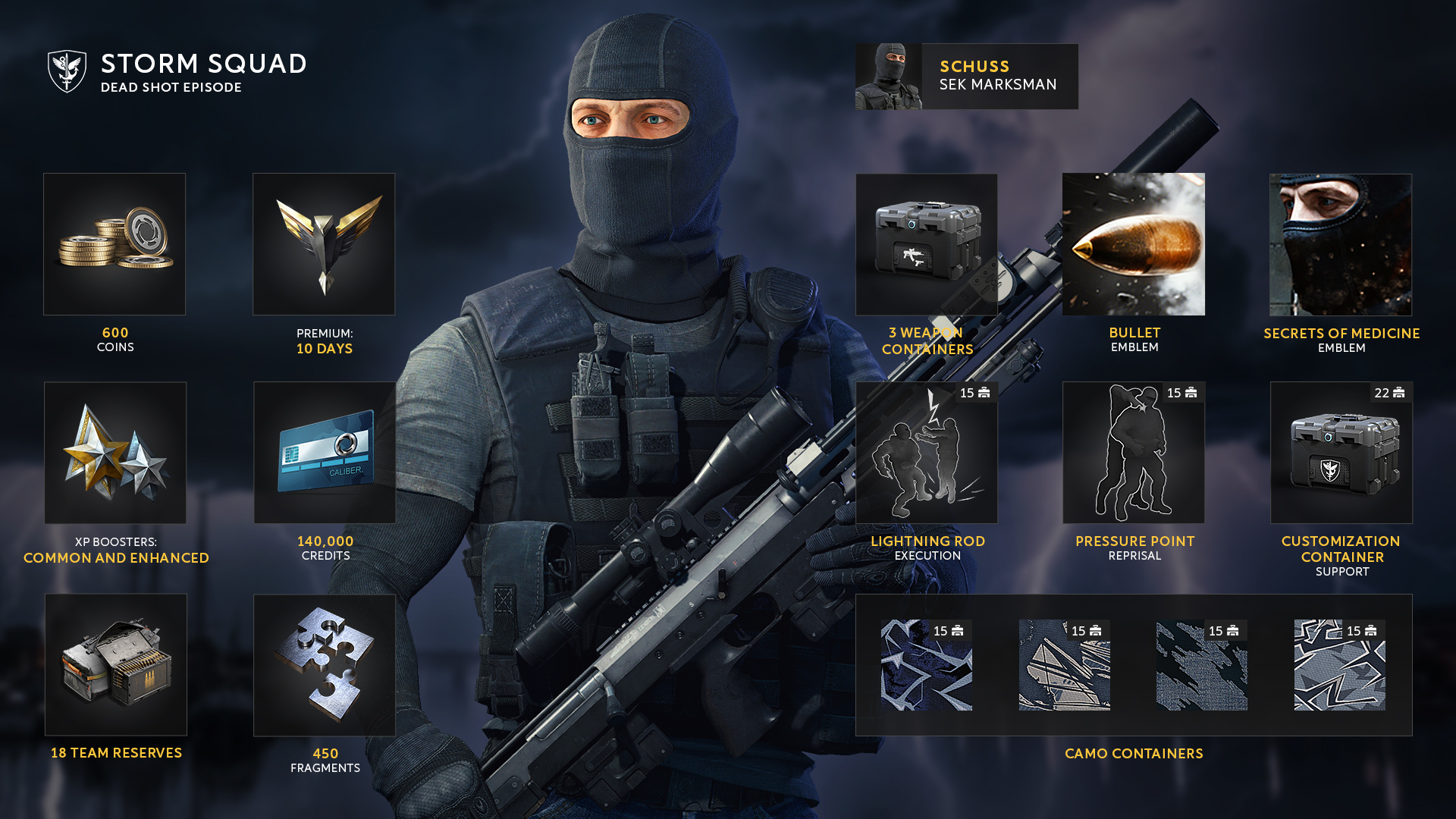The height and width of the screenshot is (819, 1456).
Task: View the Lightning Rod execution tile
Action: point(927,453)
